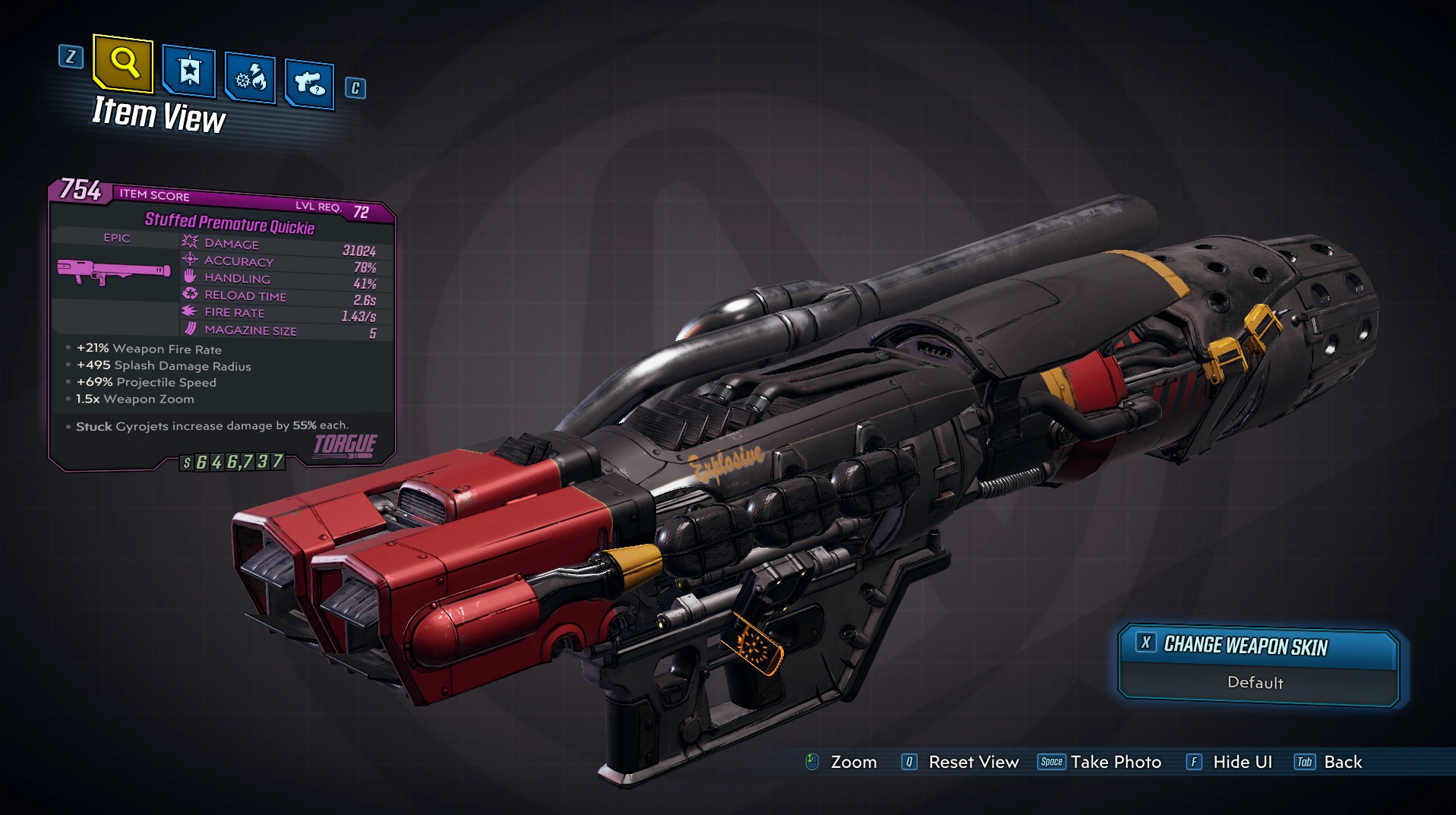Image resolution: width=1456 pixels, height=815 pixels.
Task: Switch to the star badge tab
Action: pos(189,72)
